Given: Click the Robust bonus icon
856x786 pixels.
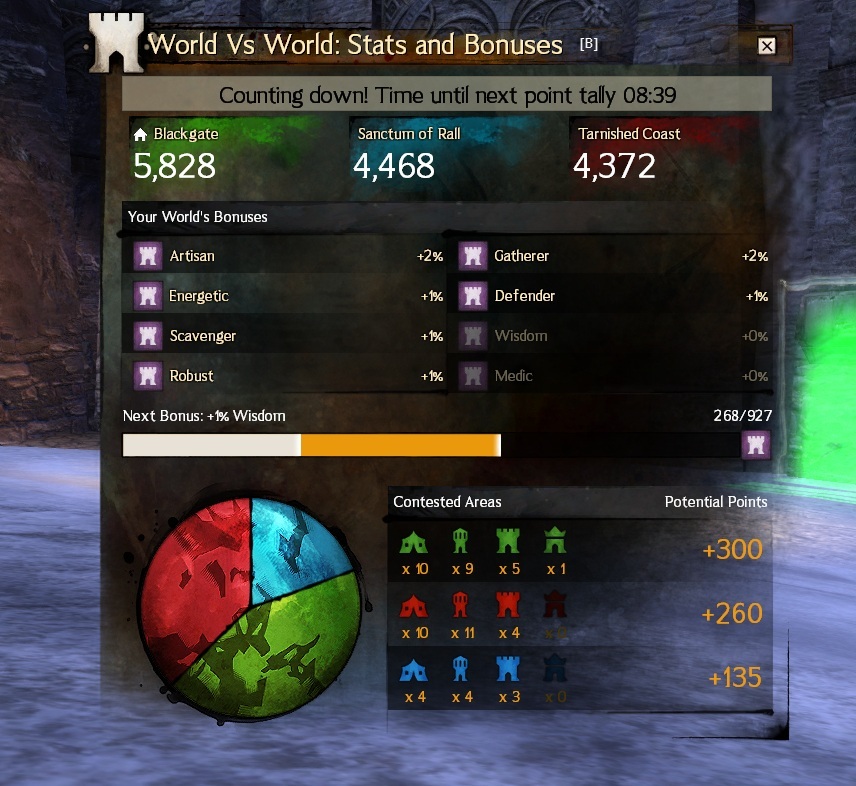Looking at the screenshot, I should 148,376.
